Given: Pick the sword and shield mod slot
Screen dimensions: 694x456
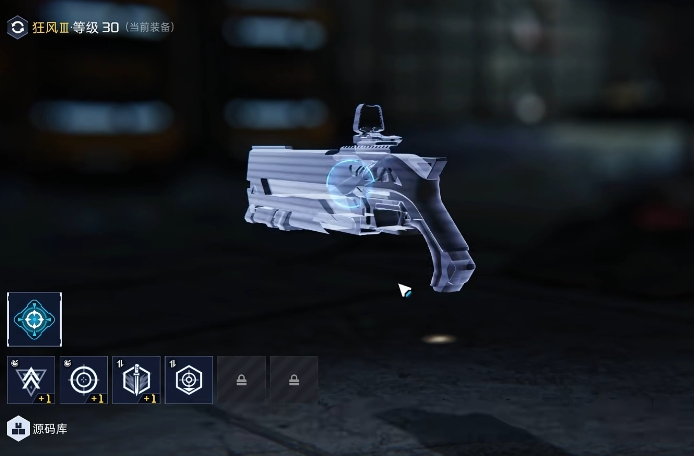Looking at the screenshot, I should pyautogui.click(x=136, y=380).
